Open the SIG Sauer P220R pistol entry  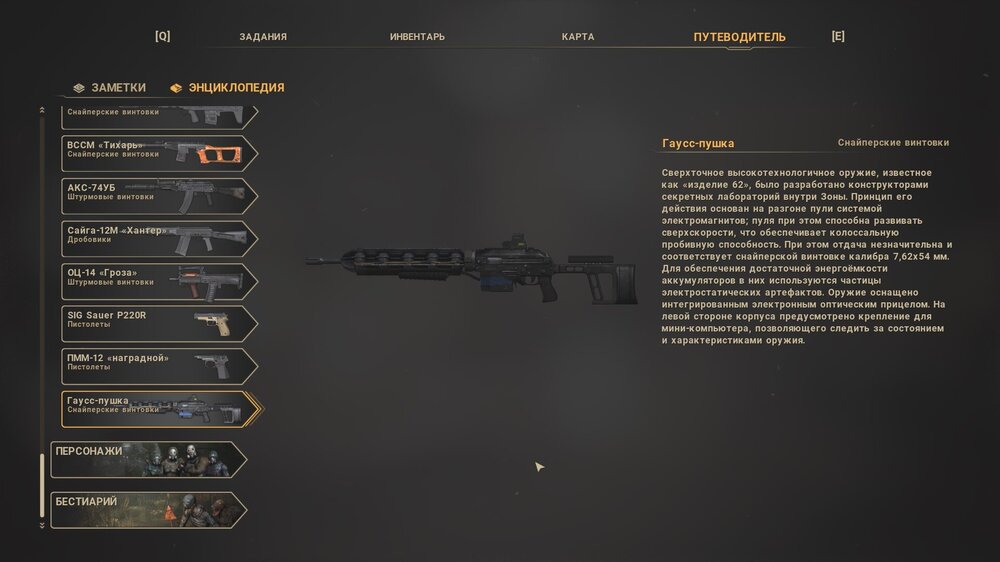click(x=155, y=324)
